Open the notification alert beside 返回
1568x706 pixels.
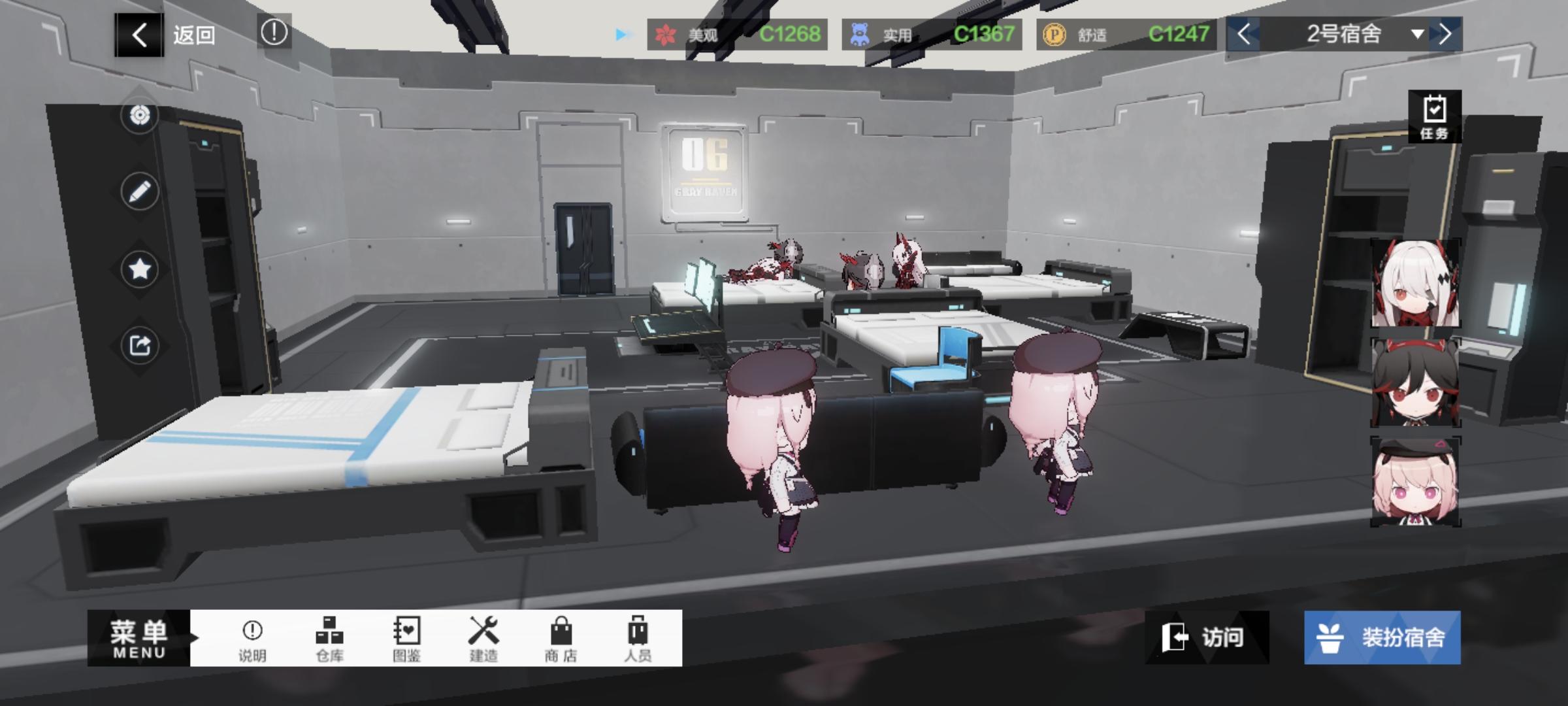click(x=274, y=34)
